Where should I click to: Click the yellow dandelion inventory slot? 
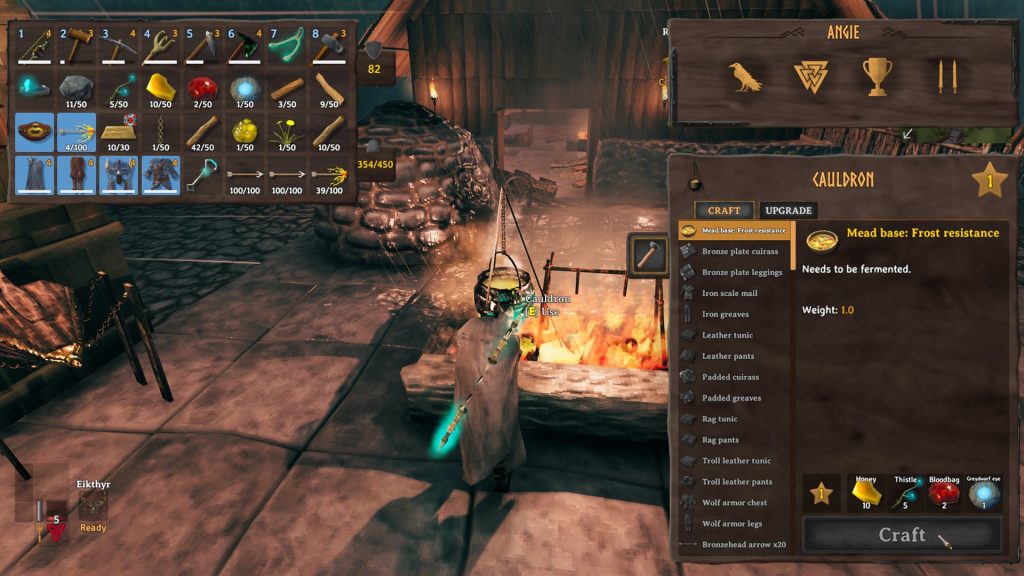click(287, 132)
